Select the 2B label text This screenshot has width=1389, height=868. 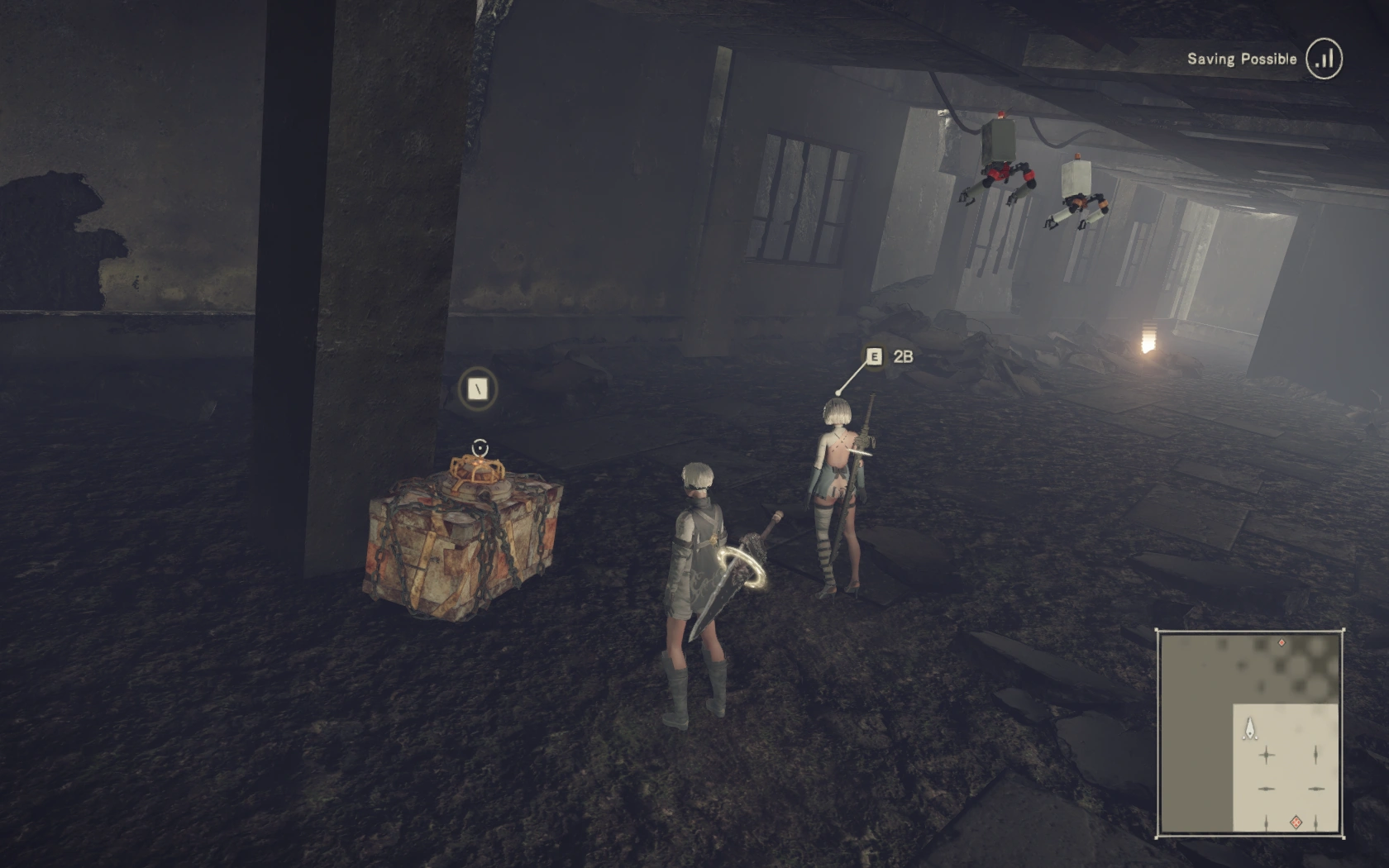(x=903, y=357)
